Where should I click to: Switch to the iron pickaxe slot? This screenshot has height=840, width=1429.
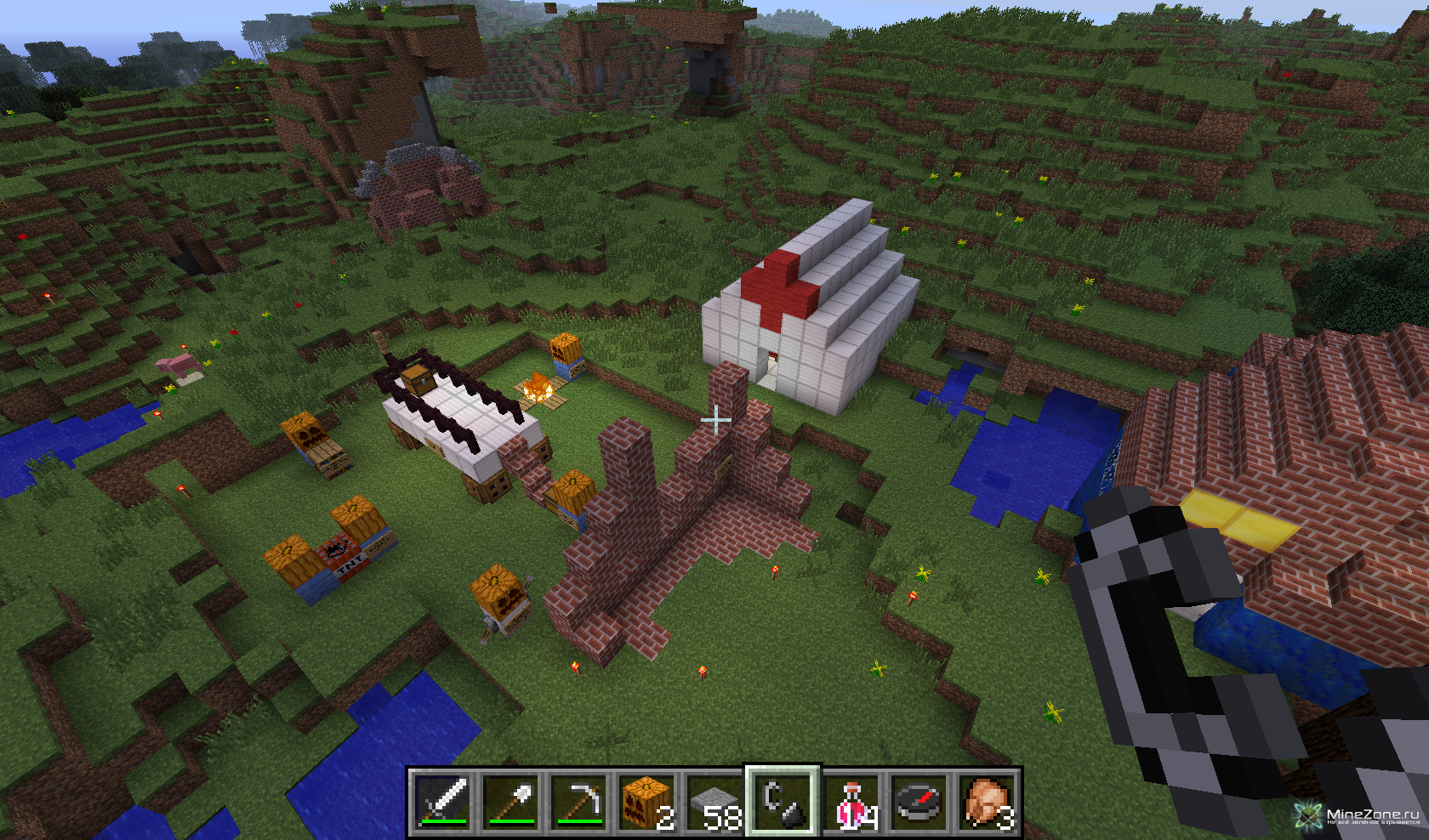click(579, 801)
